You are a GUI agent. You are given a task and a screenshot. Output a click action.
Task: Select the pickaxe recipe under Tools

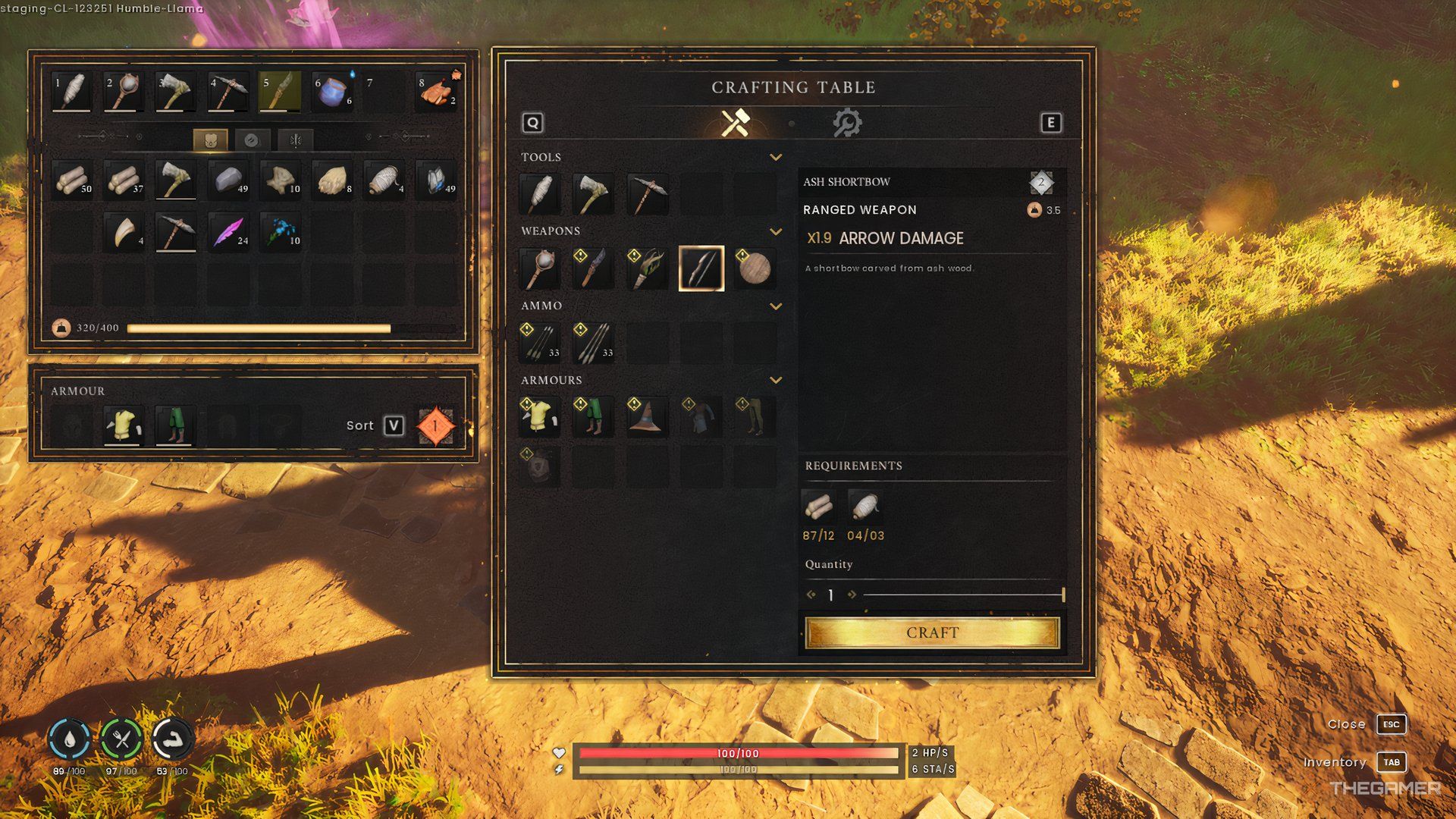click(x=647, y=194)
